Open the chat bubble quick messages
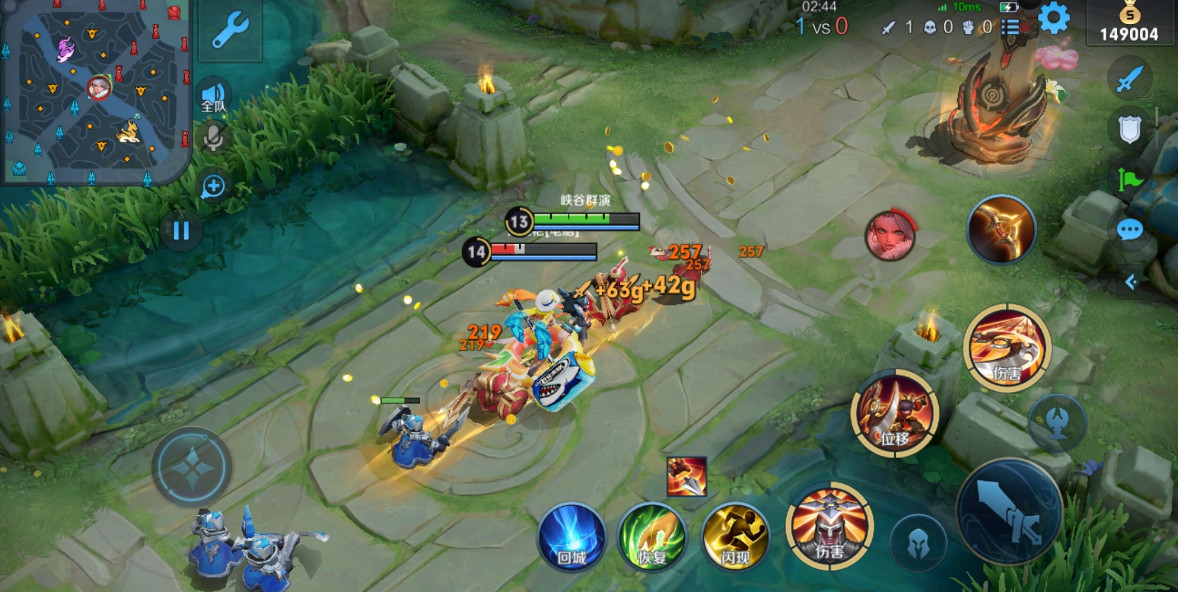 click(1130, 231)
